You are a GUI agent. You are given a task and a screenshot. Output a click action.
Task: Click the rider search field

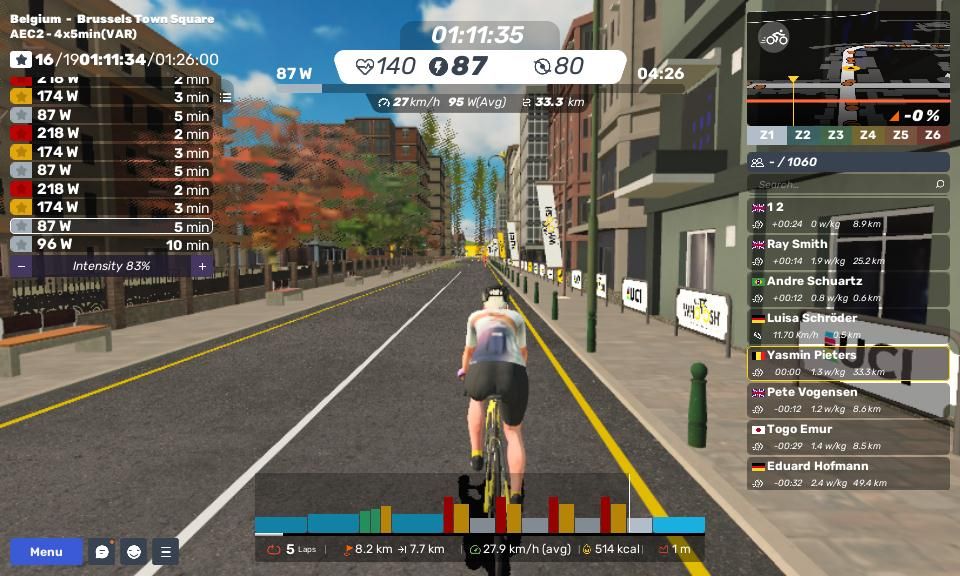(838, 184)
